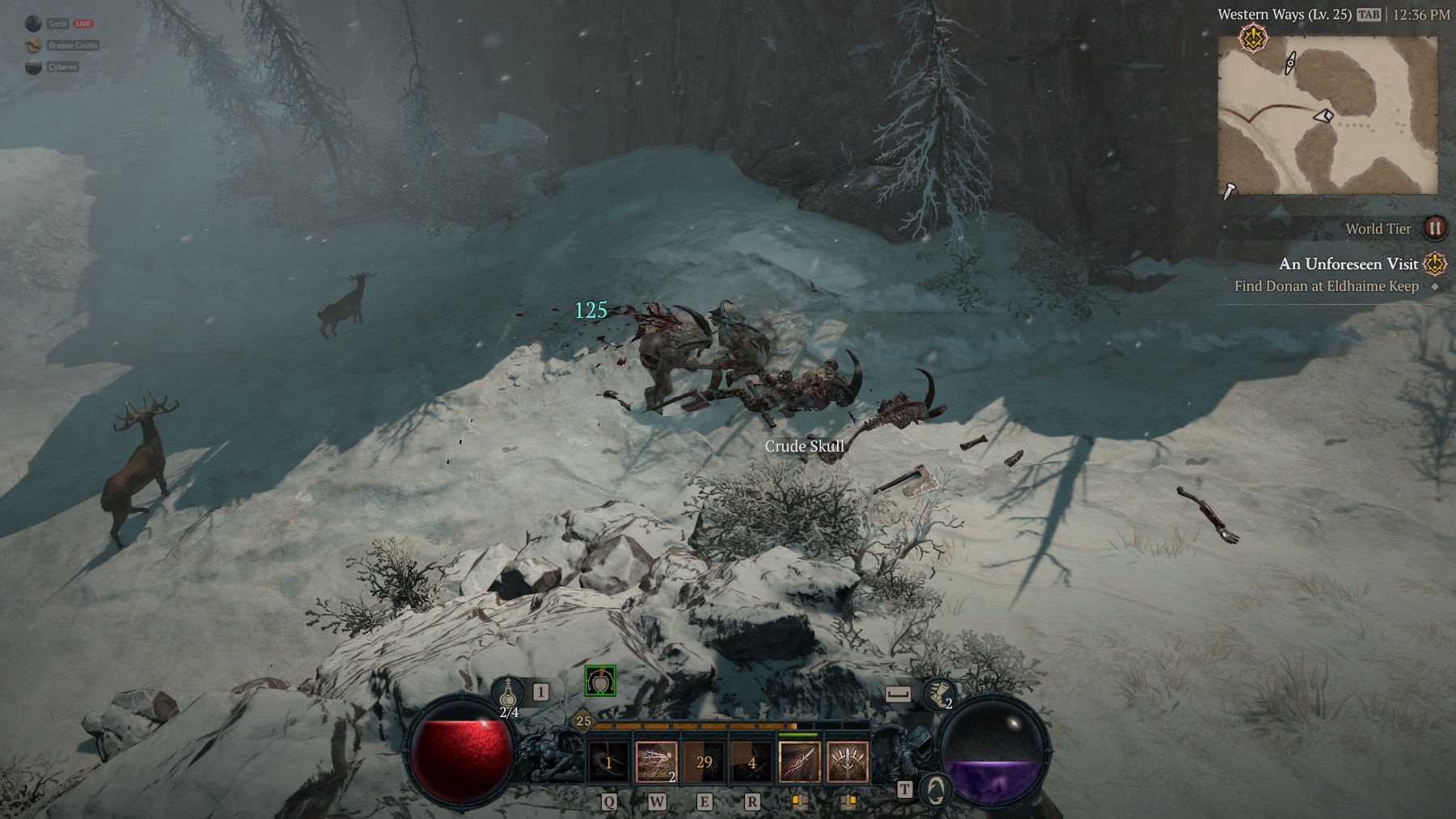Screen dimensions: 1456x819
Task: Click the World Tier II badge
Action: (x=1434, y=228)
